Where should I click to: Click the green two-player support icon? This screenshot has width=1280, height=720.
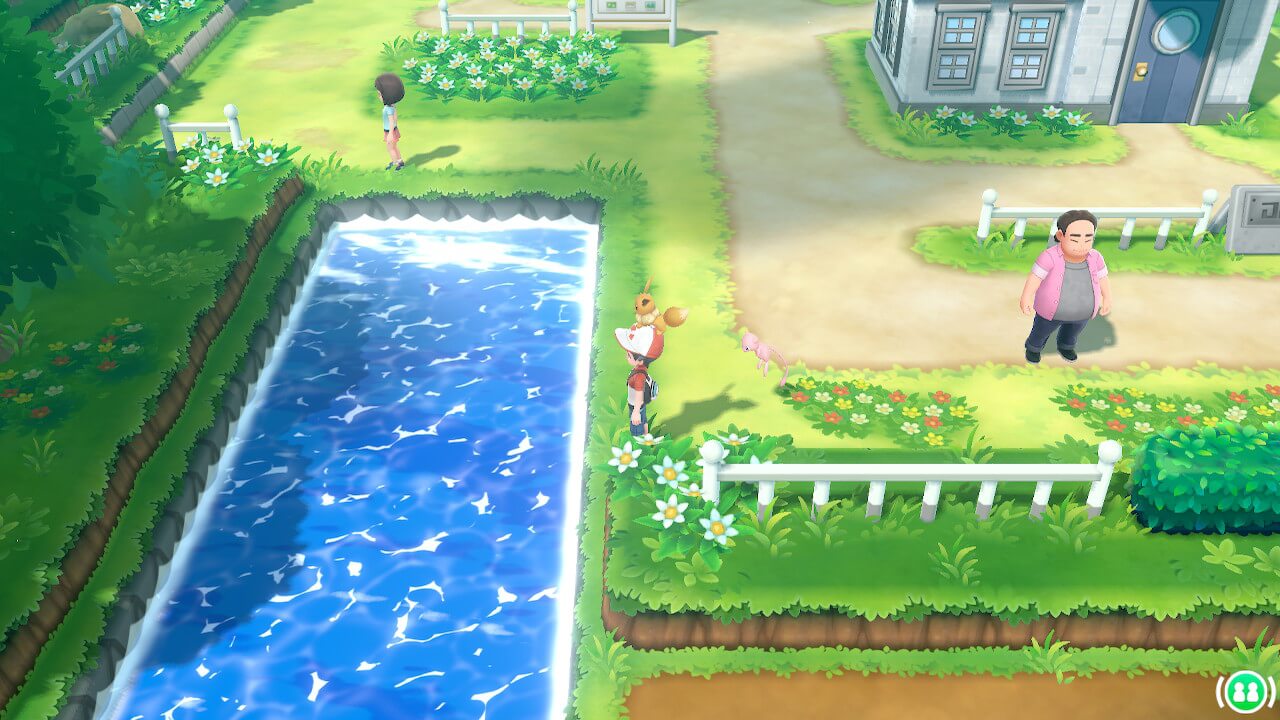pos(1244,691)
